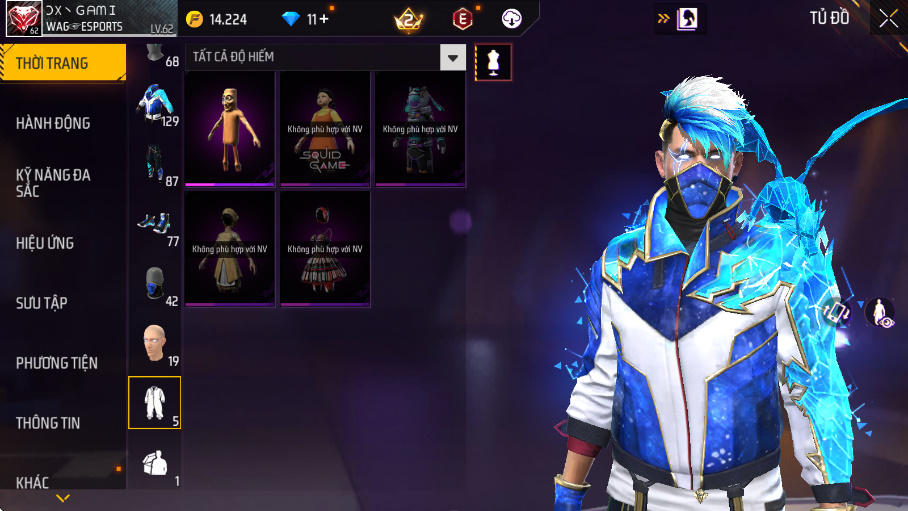Open the Tất Cả Độ Hiếm dropdown
The width and height of the screenshot is (908, 511).
(454, 58)
